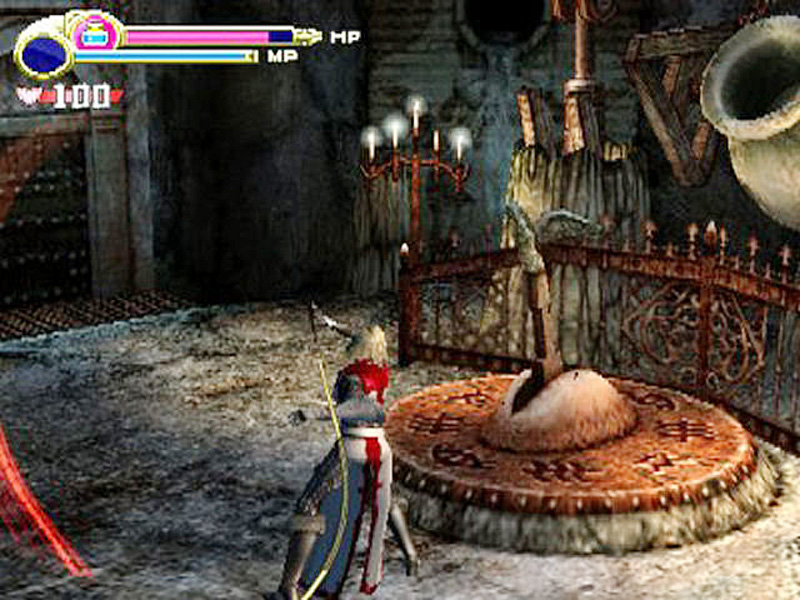Select the blue orb slot

click(43, 53)
